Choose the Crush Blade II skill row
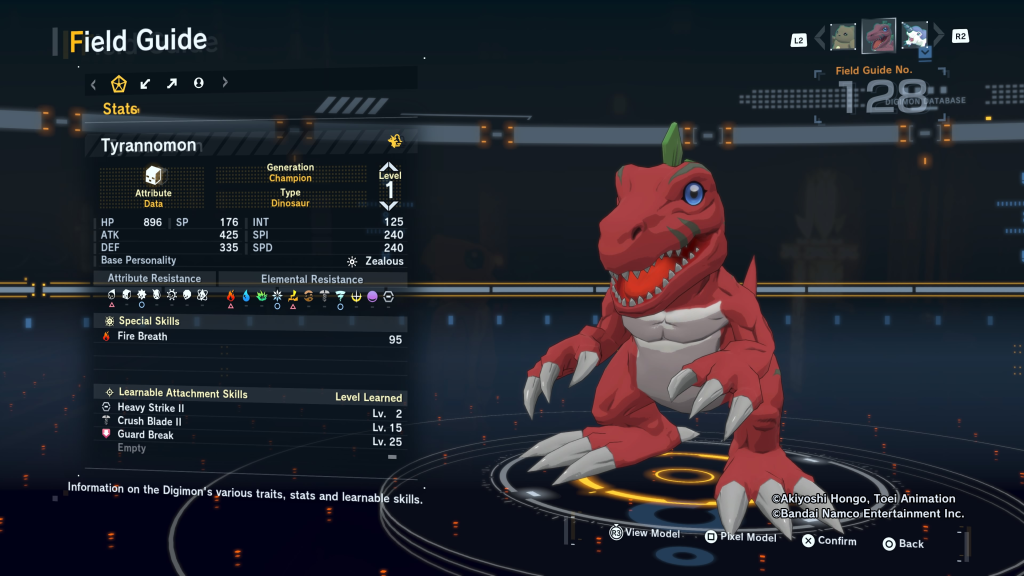1024x576 pixels. coord(149,422)
